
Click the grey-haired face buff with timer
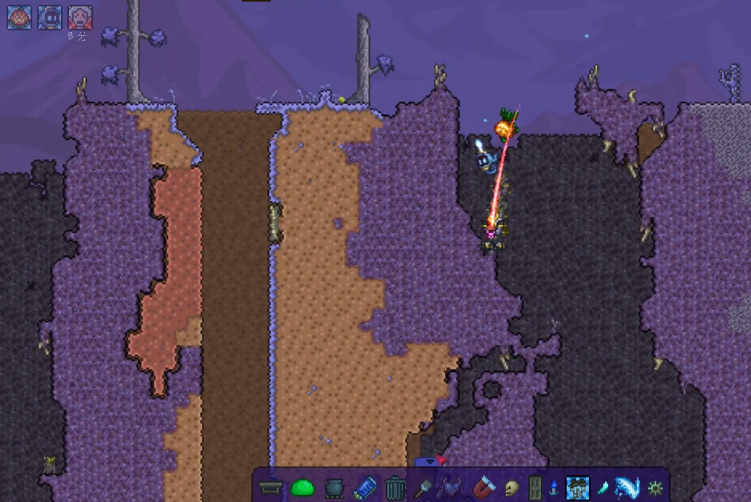[x=80, y=16]
